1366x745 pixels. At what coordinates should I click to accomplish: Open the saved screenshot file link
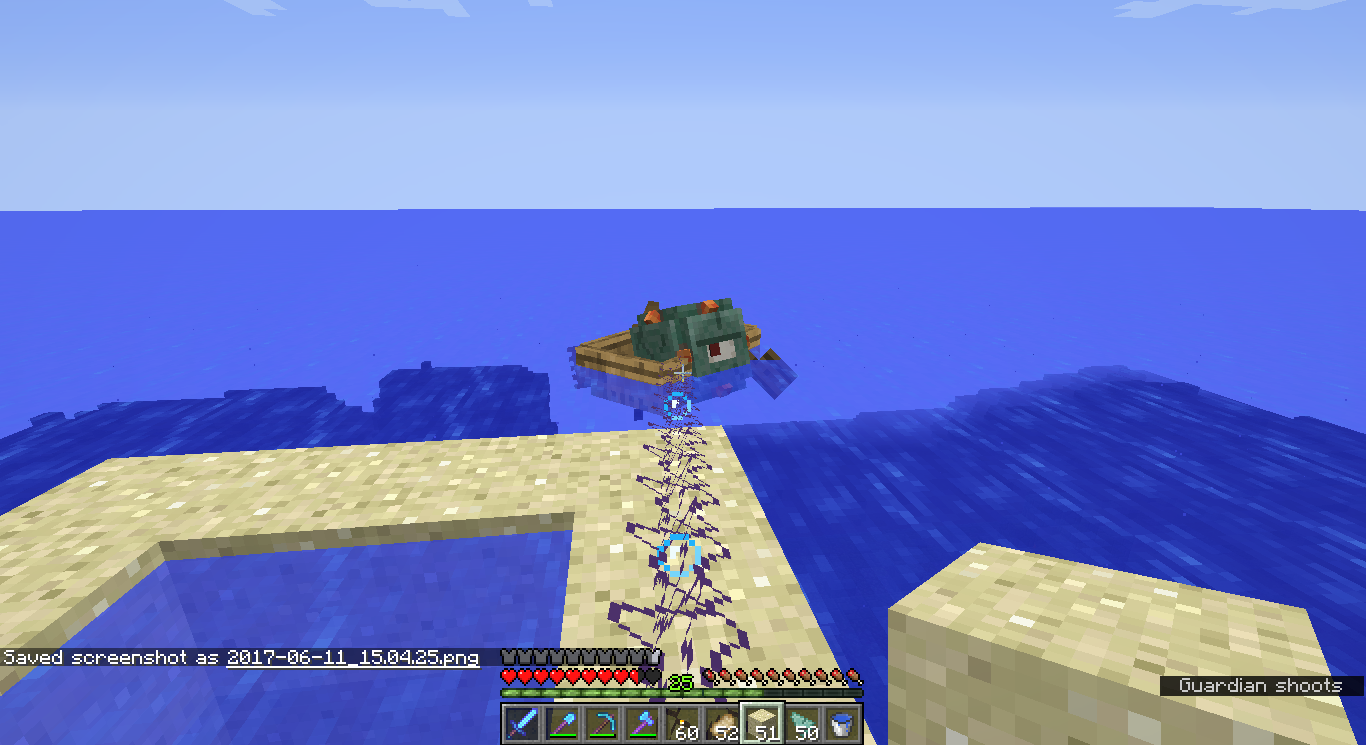[x=352, y=658]
